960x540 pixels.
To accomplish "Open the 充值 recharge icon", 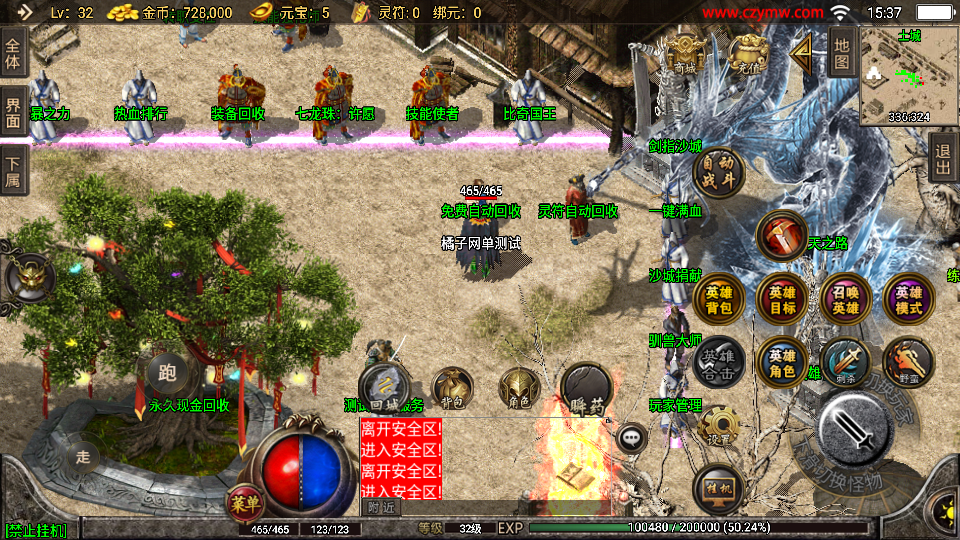I will point(746,54).
